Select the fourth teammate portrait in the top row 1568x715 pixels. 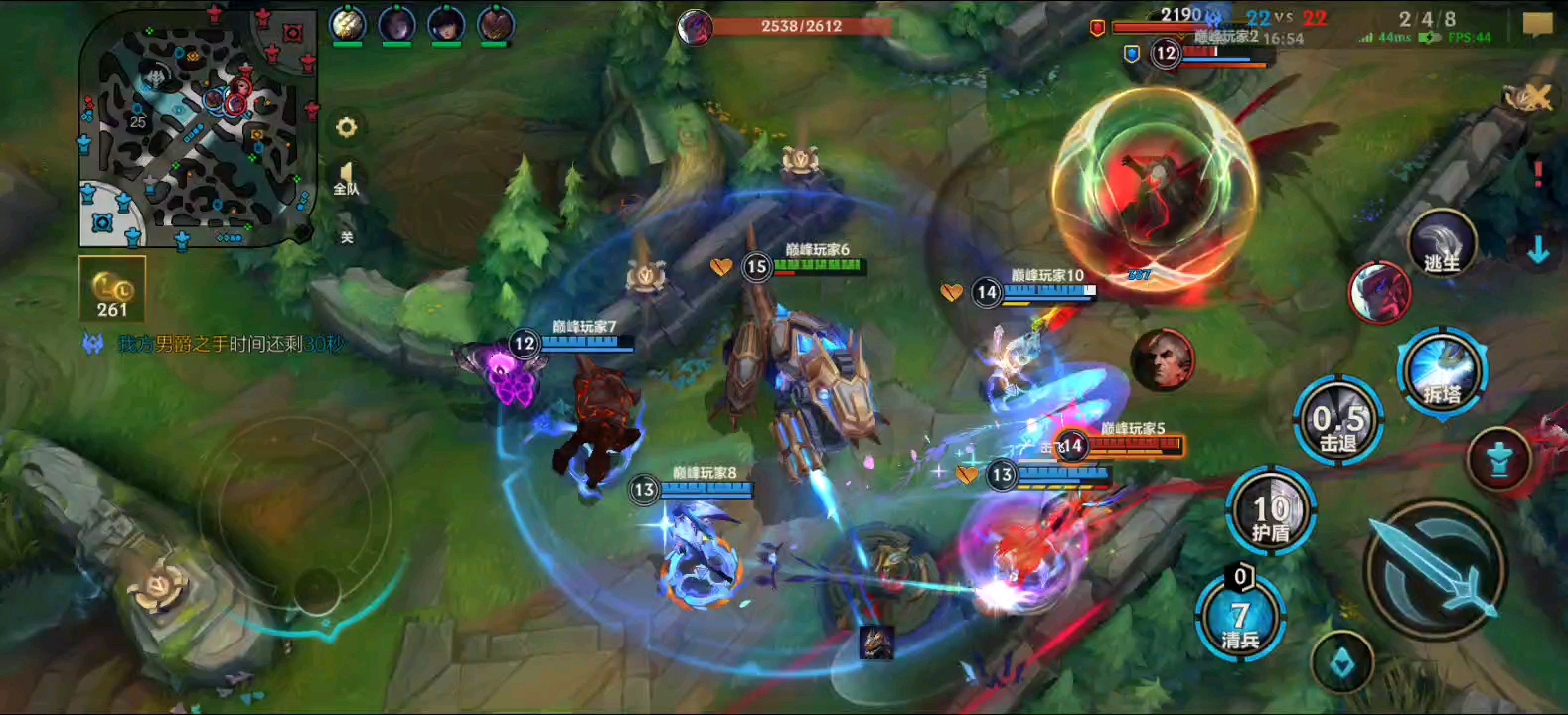point(495,24)
